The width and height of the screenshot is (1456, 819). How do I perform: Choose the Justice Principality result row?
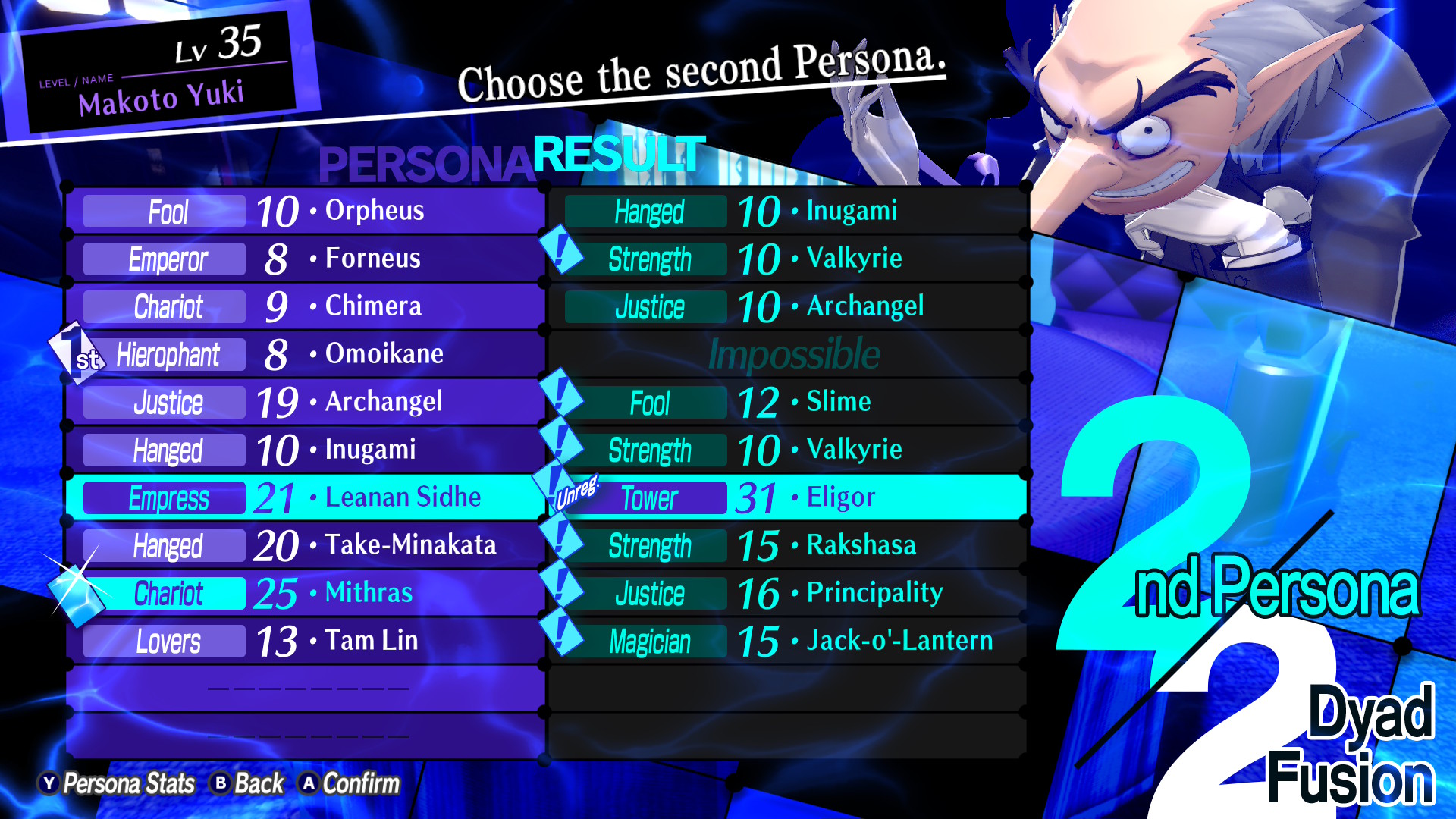click(789, 593)
